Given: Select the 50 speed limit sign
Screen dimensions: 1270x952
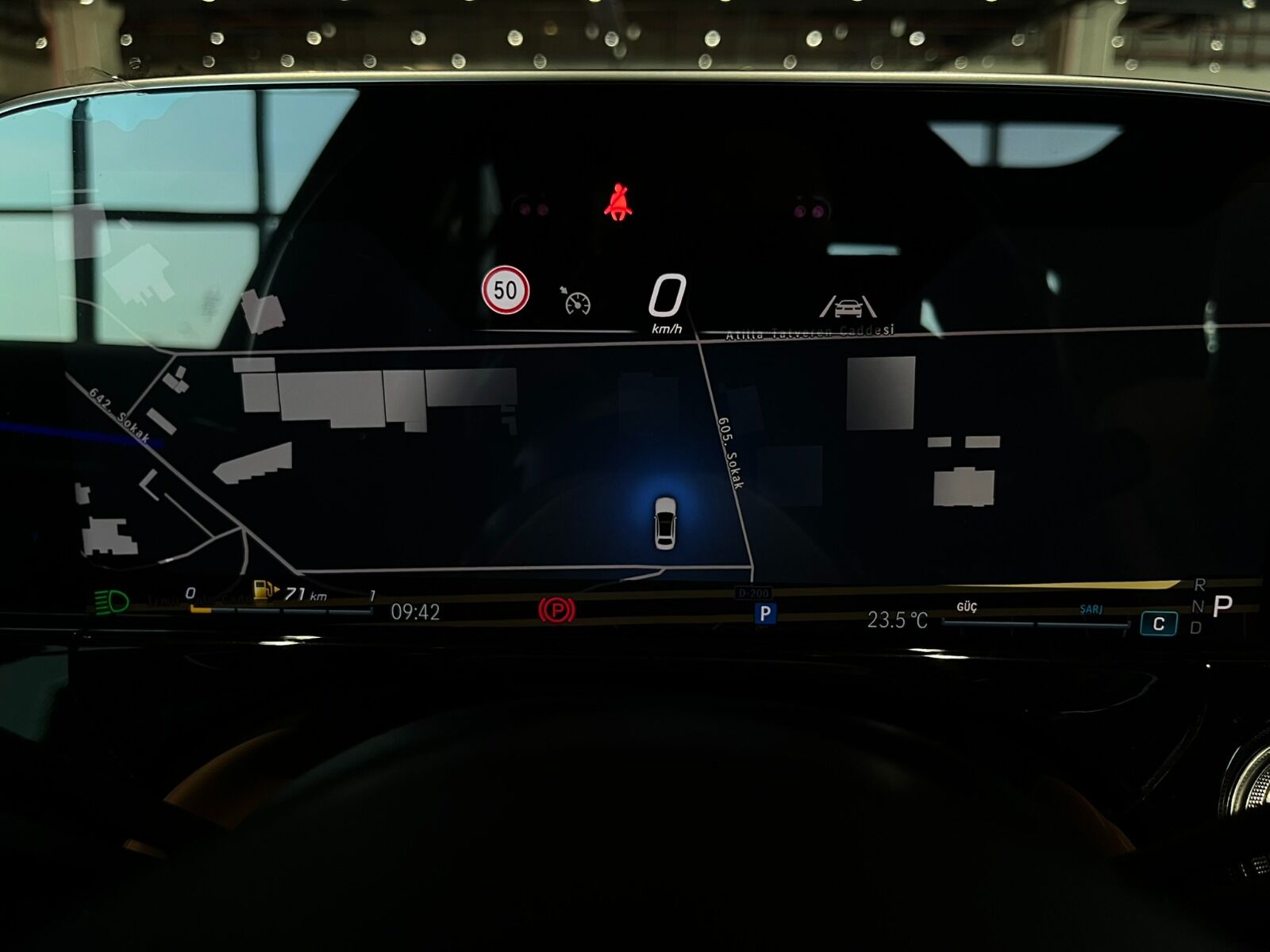Looking at the screenshot, I should click(506, 290).
